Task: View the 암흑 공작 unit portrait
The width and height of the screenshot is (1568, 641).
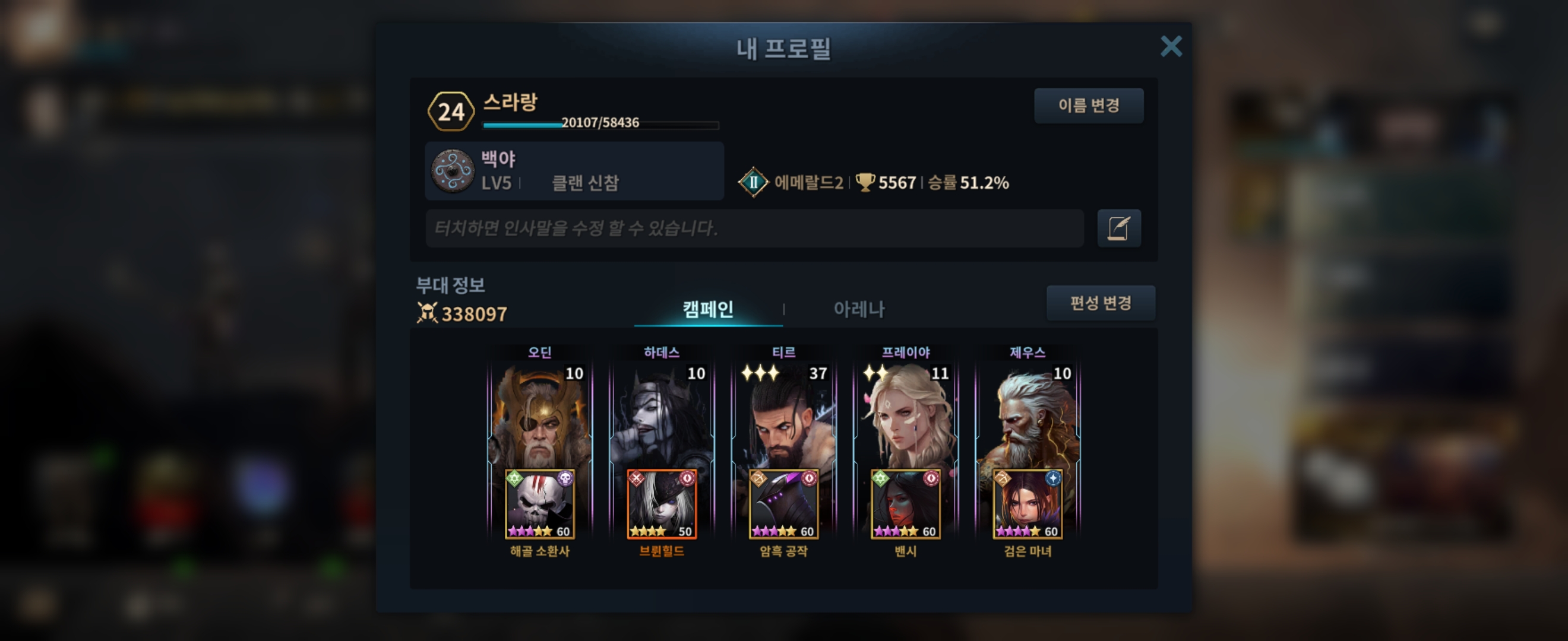Action: [x=783, y=504]
